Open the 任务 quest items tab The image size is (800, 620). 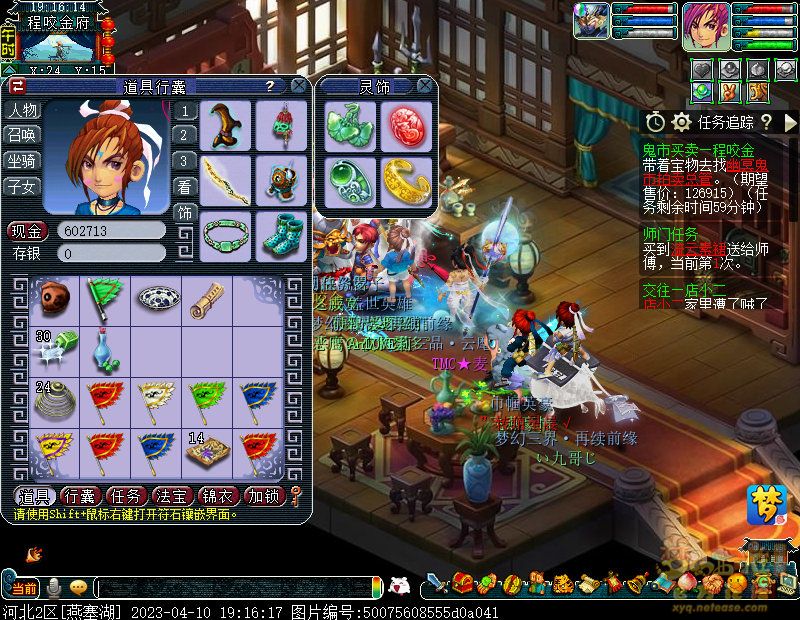point(126,495)
